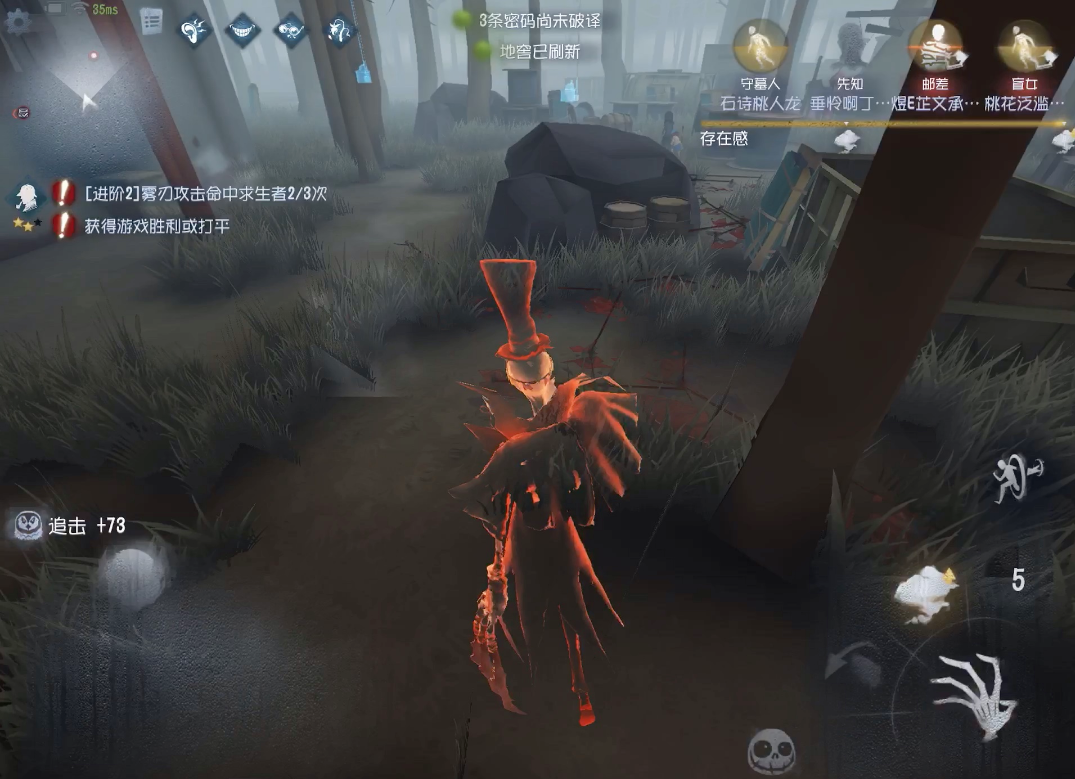Select the 盲女 survivor status portrait

tap(1023, 46)
